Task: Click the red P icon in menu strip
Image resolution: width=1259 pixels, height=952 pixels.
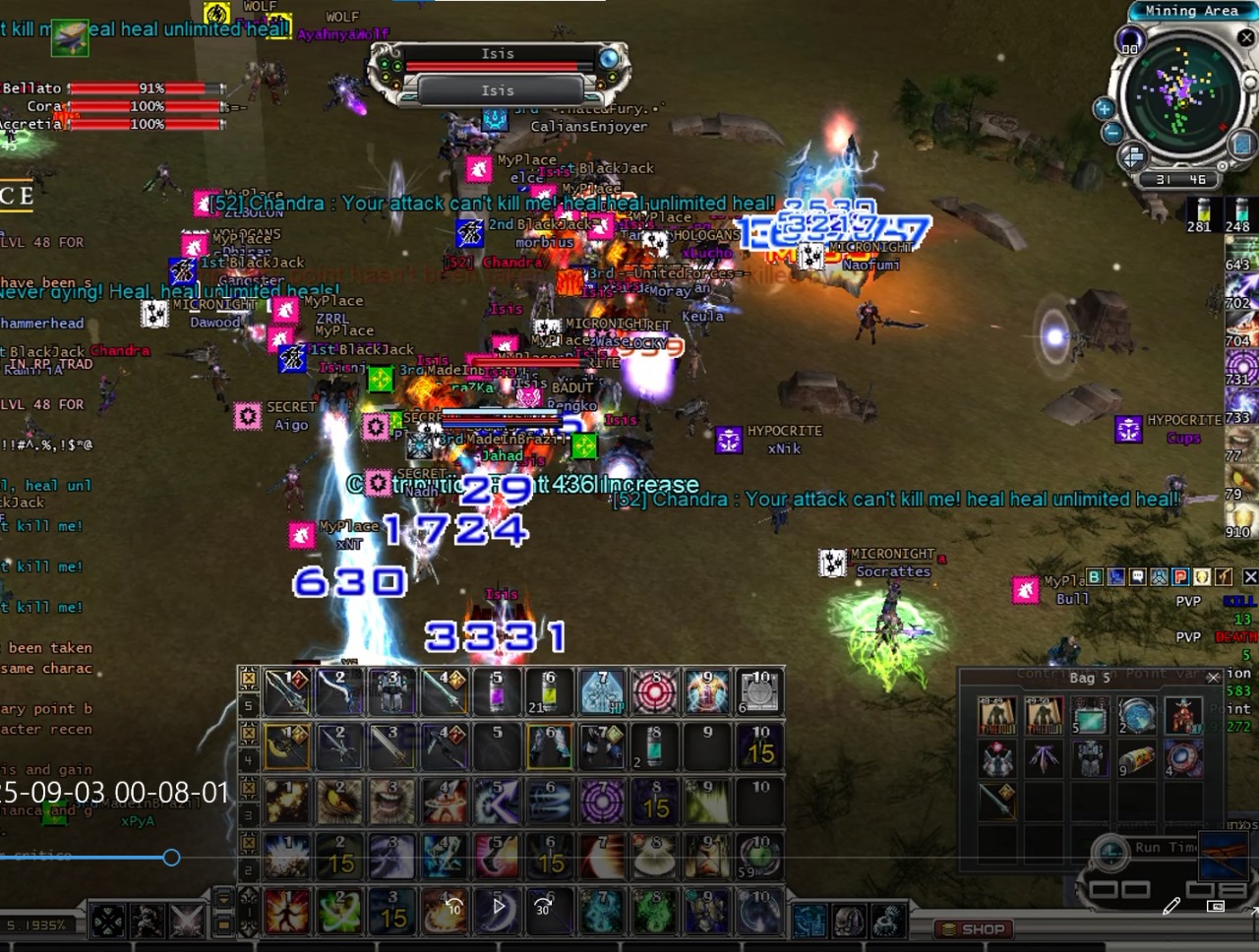Action: click(1180, 577)
